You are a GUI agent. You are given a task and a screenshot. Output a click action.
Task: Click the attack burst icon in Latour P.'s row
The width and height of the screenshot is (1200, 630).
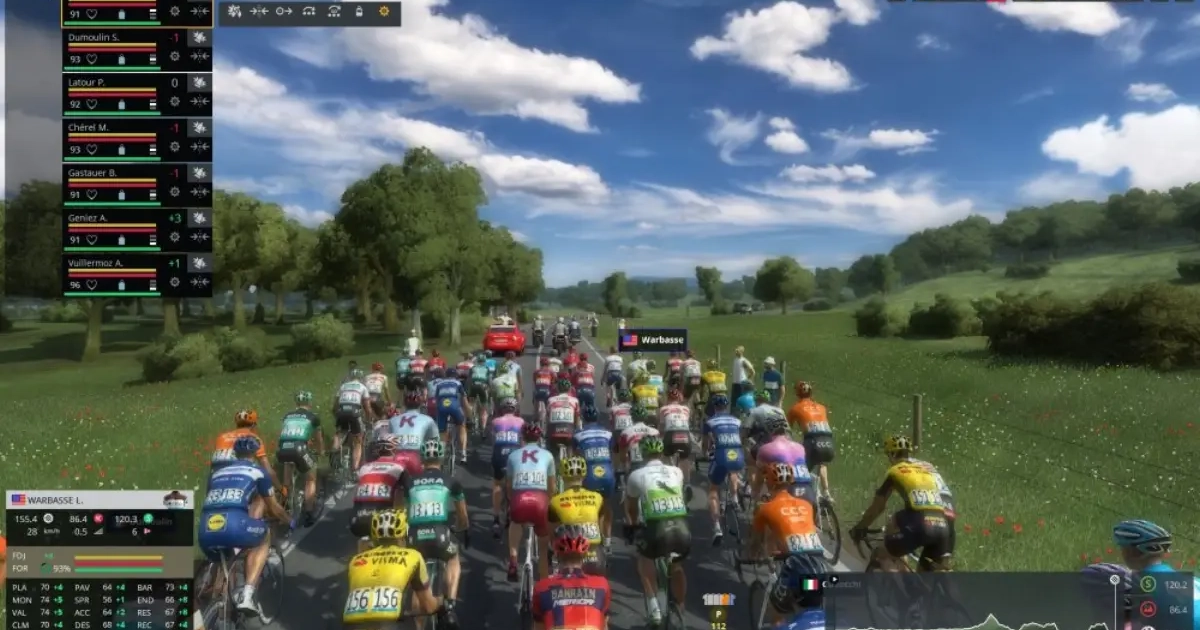[x=200, y=83]
